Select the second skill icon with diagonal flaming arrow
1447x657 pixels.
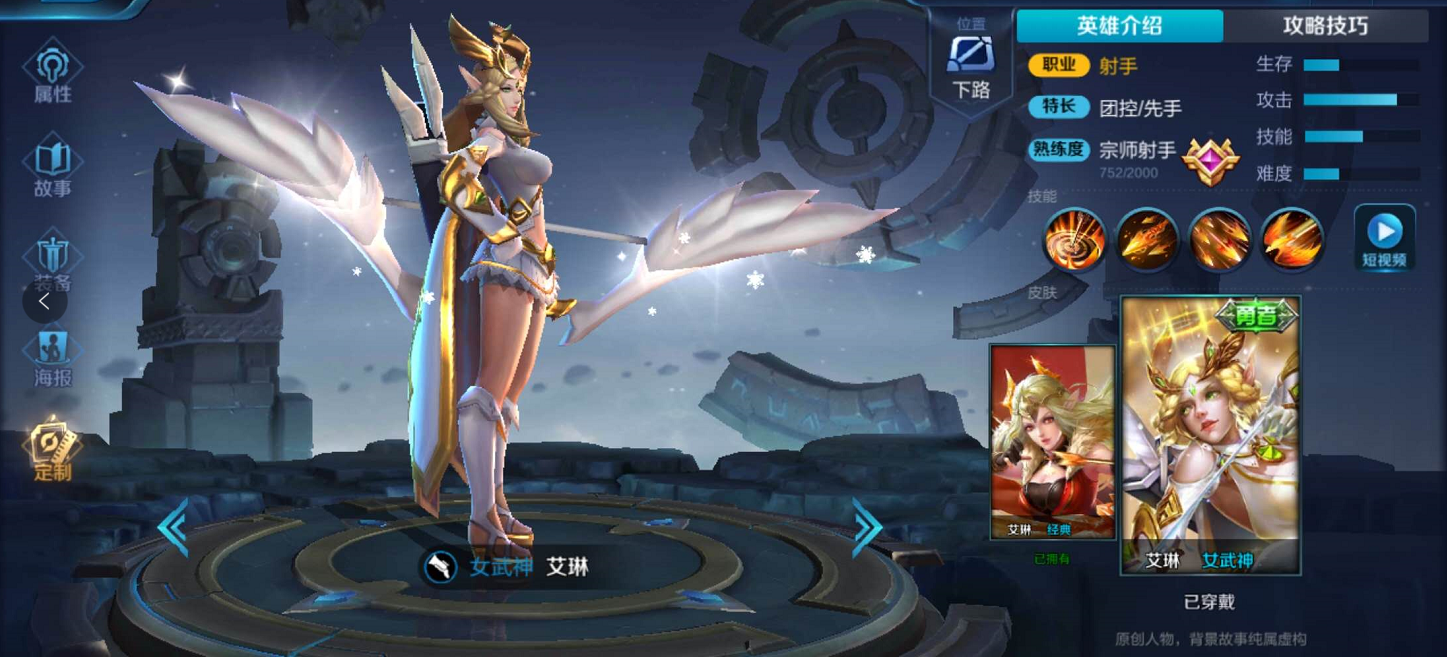pyautogui.click(x=1147, y=240)
